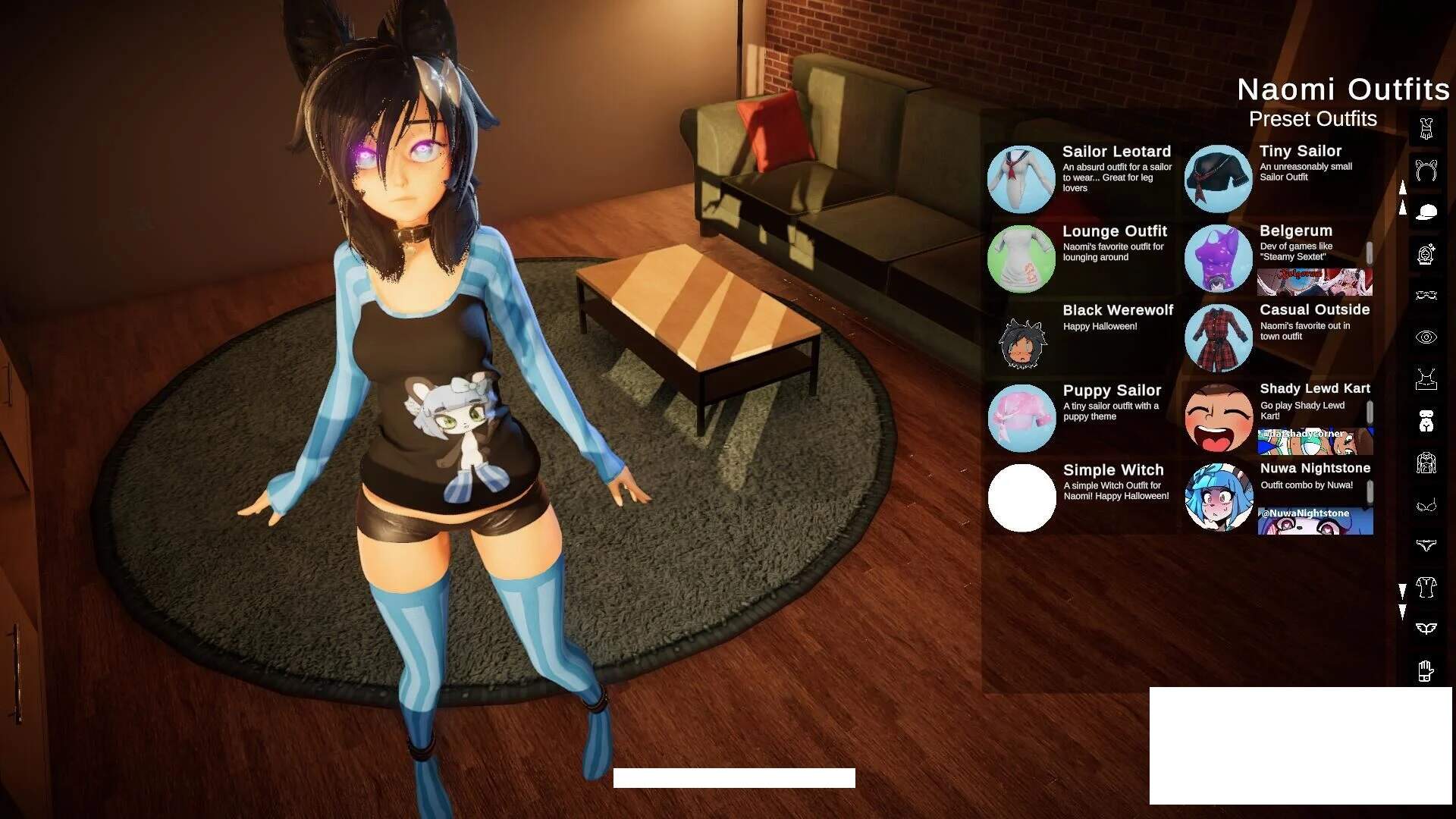Image resolution: width=1456 pixels, height=819 pixels.
Task: Click the @NuwaNightstone banner link
Action: coord(1316,520)
